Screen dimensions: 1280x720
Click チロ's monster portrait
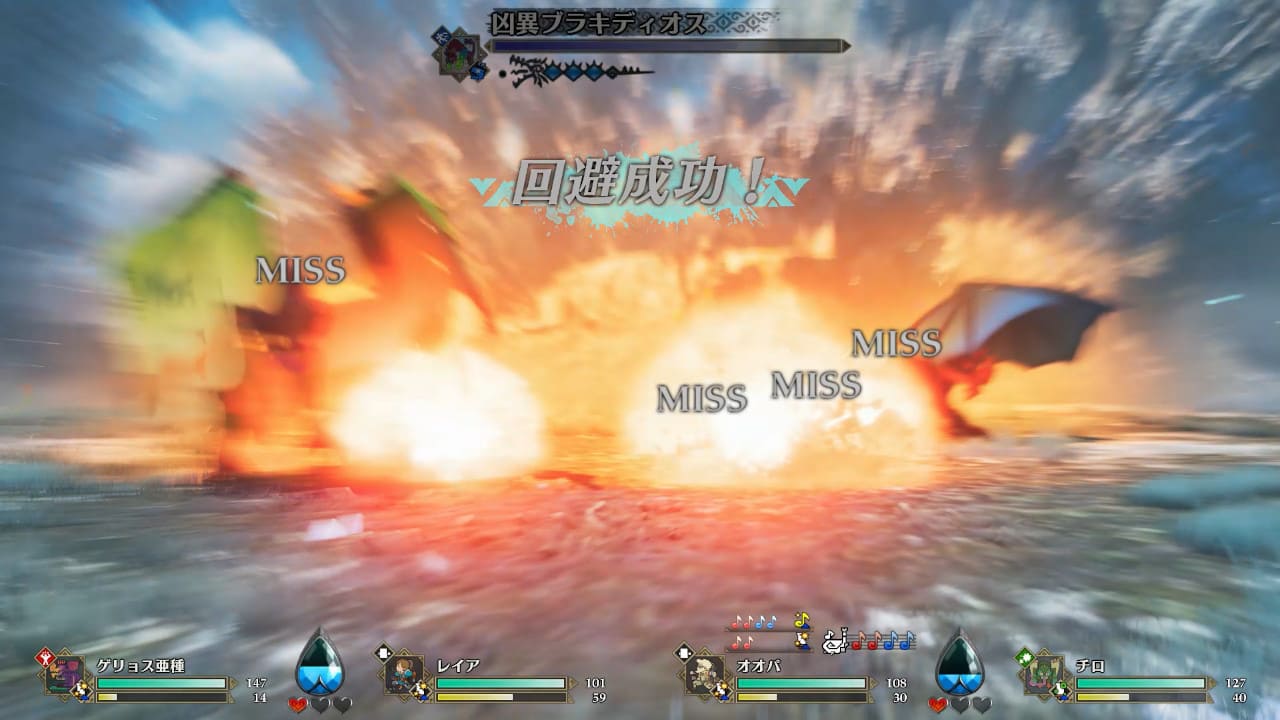pos(1043,674)
